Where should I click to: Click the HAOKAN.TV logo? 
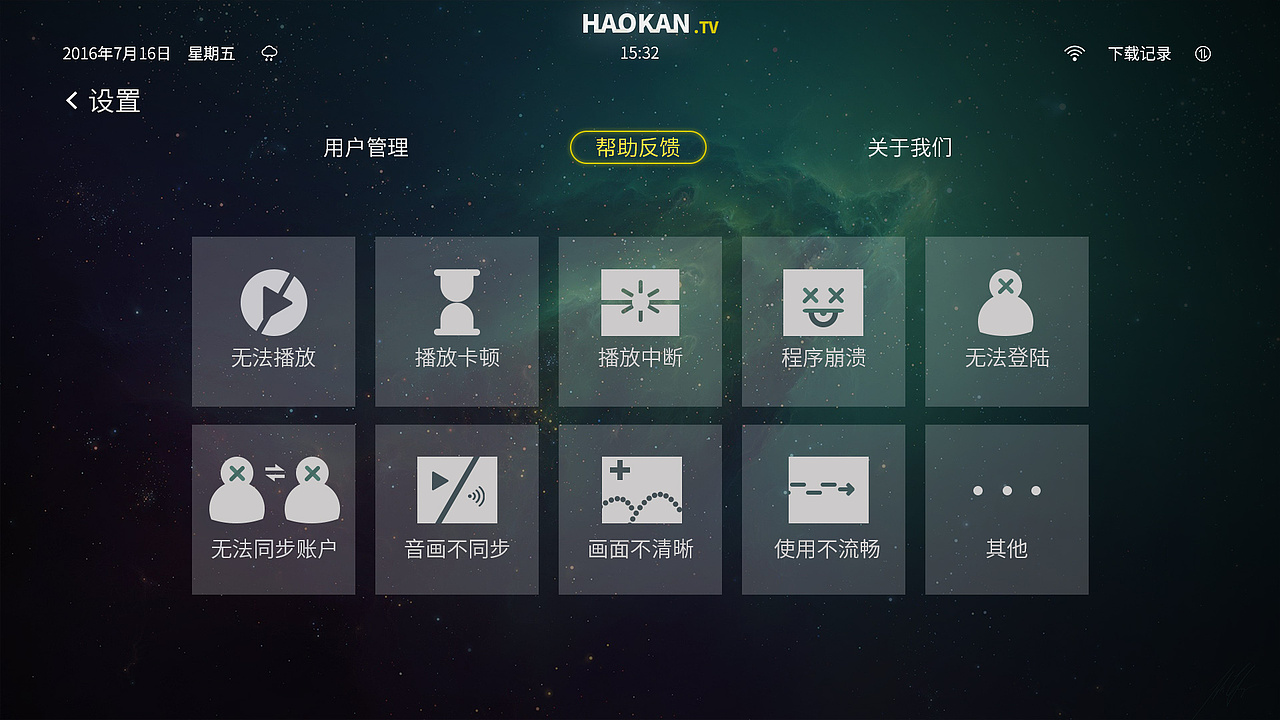point(640,24)
